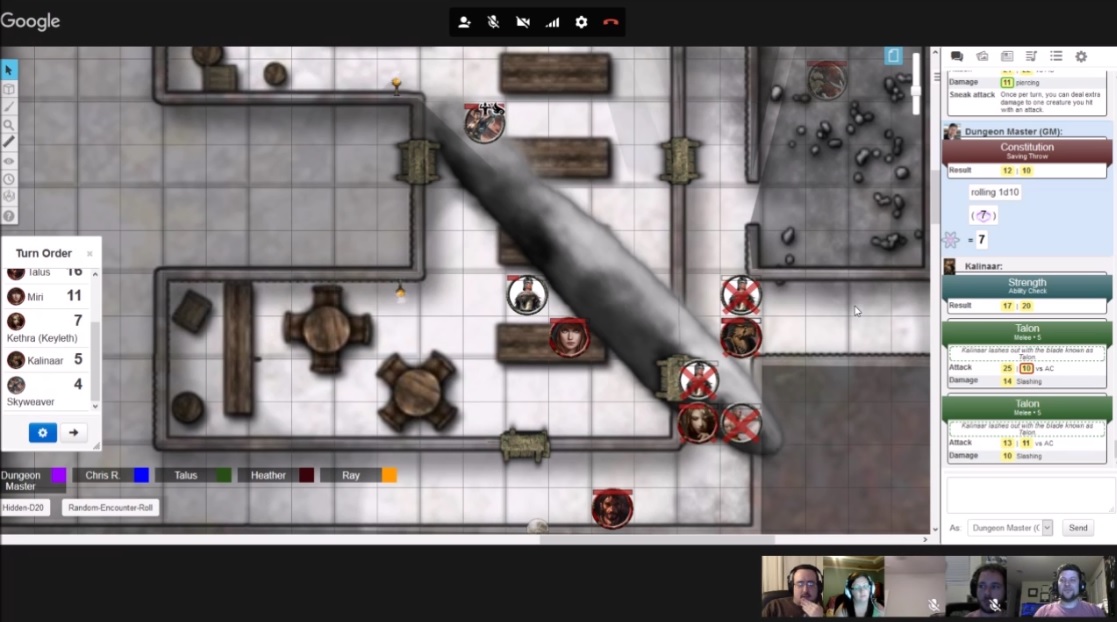Switch to the chat tab

coord(957,57)
